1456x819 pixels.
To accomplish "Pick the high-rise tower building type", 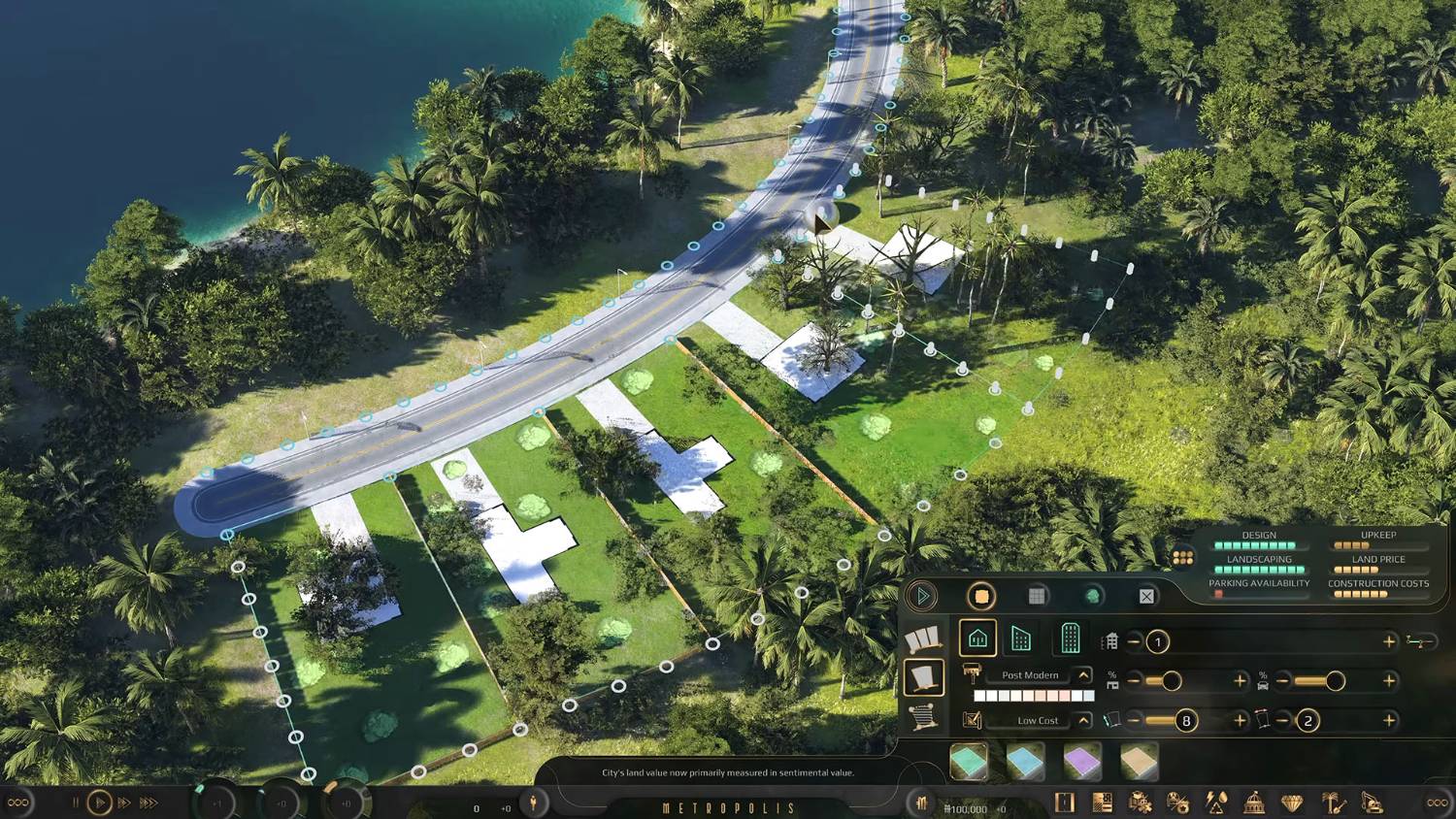I will 1070,639.
